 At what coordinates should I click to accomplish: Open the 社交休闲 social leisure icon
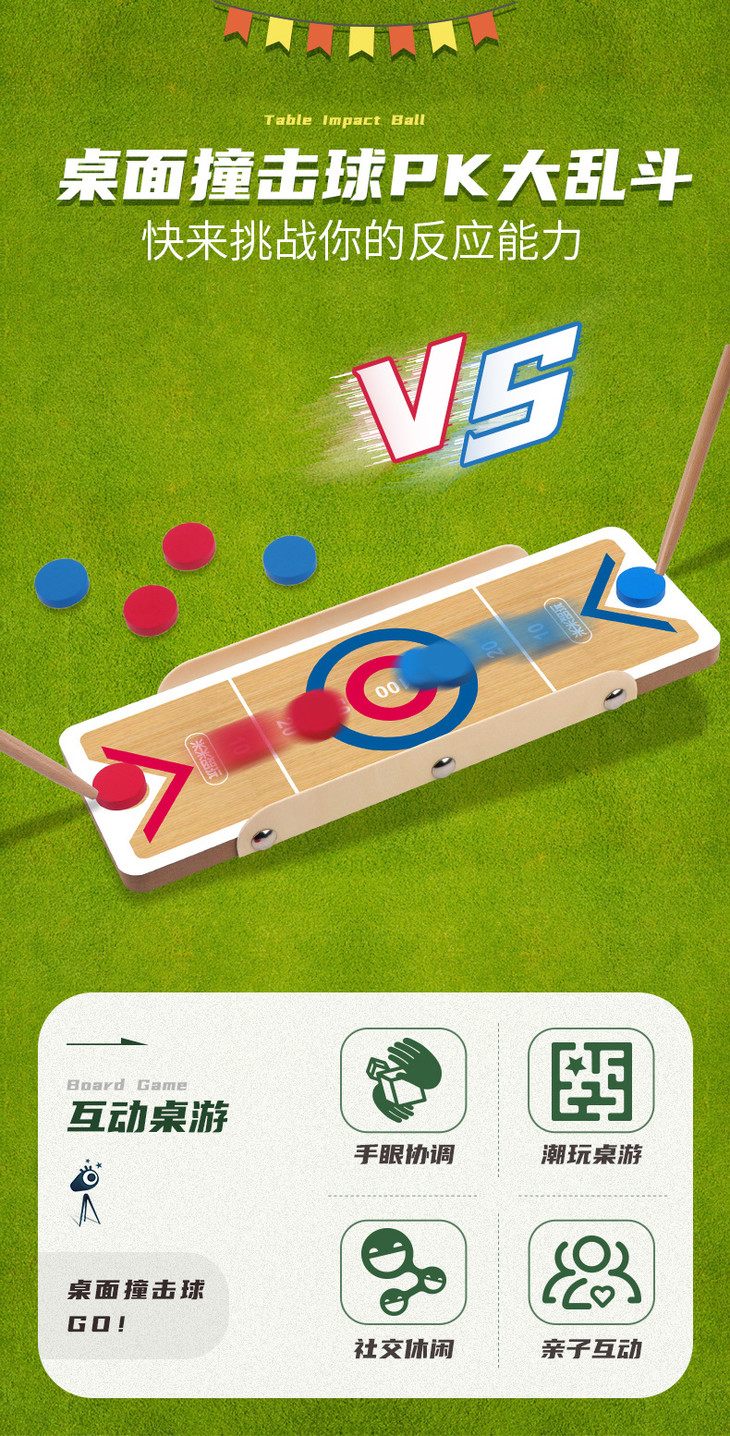pos(403,1272)
